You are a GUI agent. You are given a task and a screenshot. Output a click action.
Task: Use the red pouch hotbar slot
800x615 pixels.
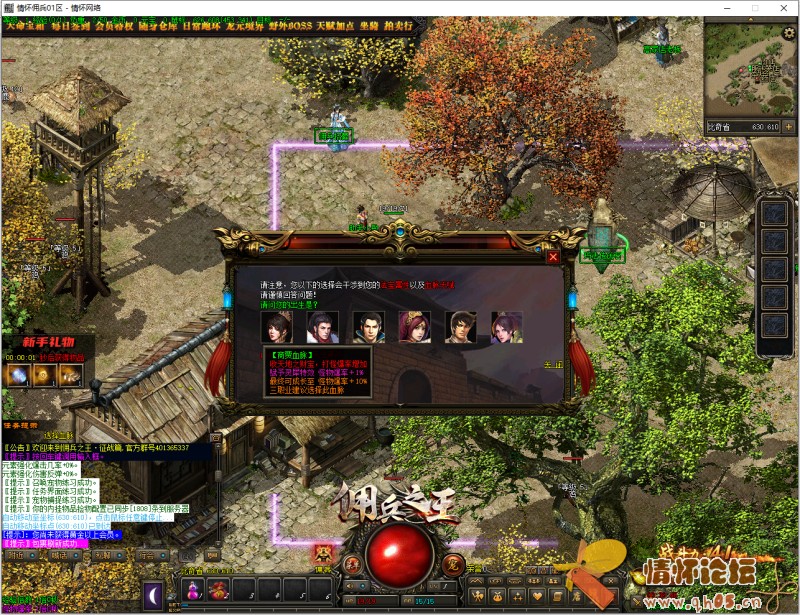(x=218, y=592)
